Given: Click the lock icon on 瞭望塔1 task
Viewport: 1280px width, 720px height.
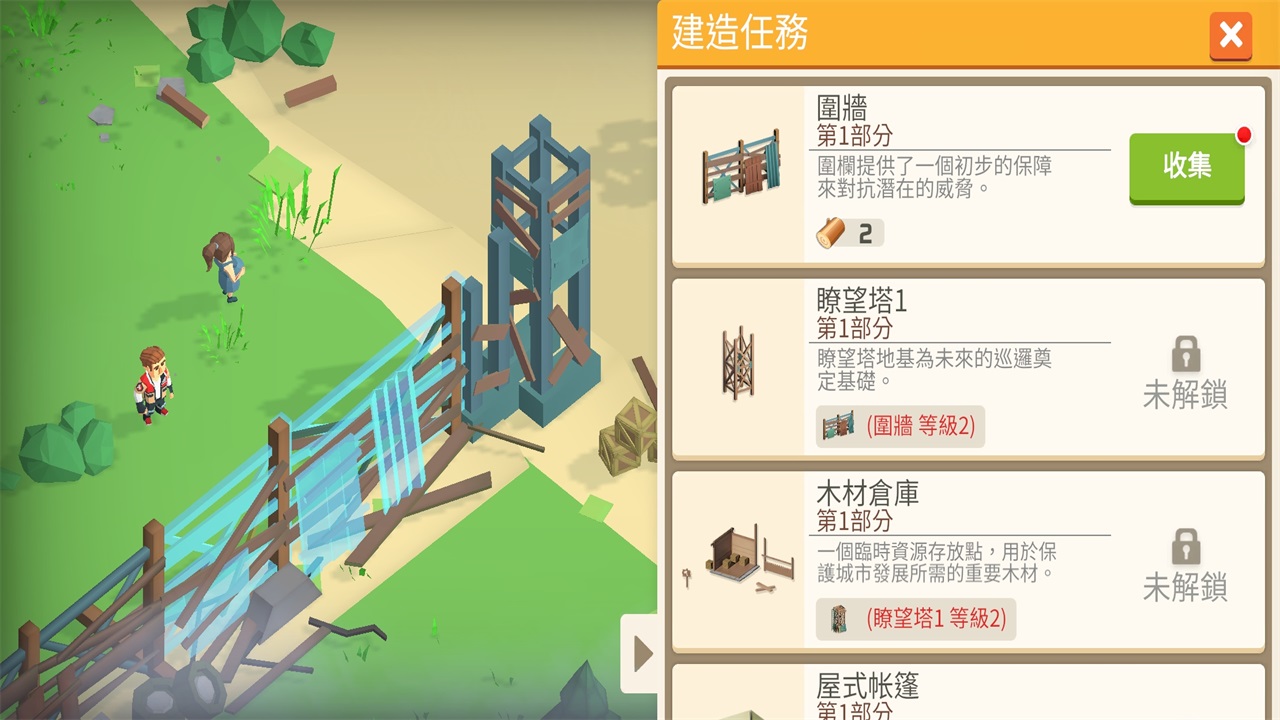Looking at the screenshot, I should (1185, 355).
